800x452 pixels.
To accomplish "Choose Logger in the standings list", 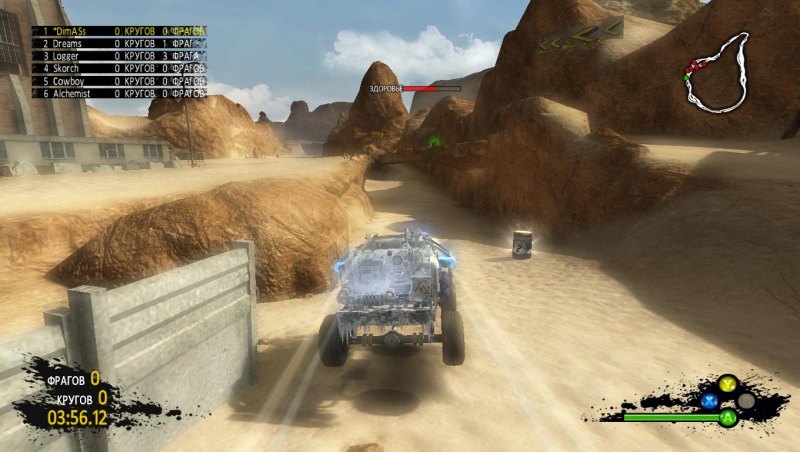I will [120, 56].
